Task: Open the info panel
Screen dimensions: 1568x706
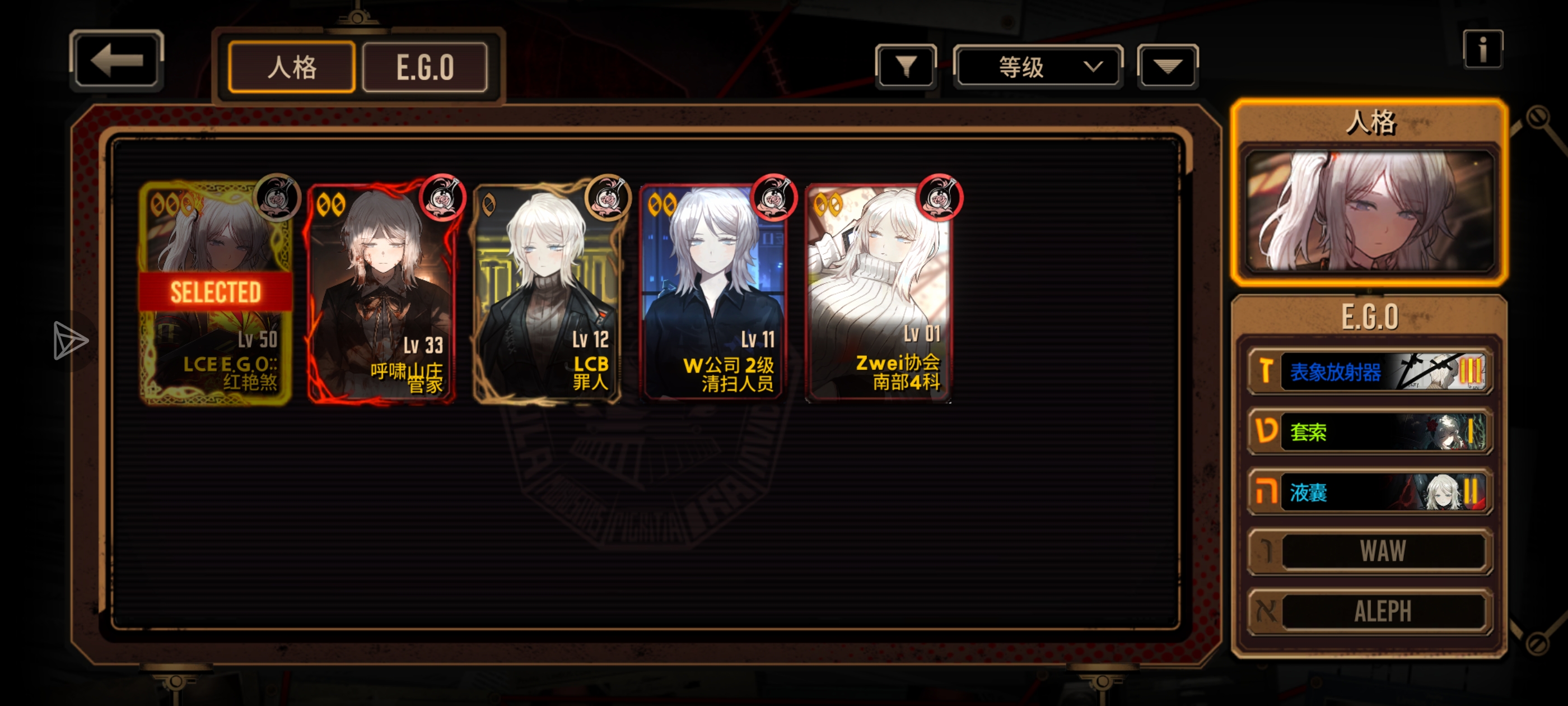Action: 1482,49
